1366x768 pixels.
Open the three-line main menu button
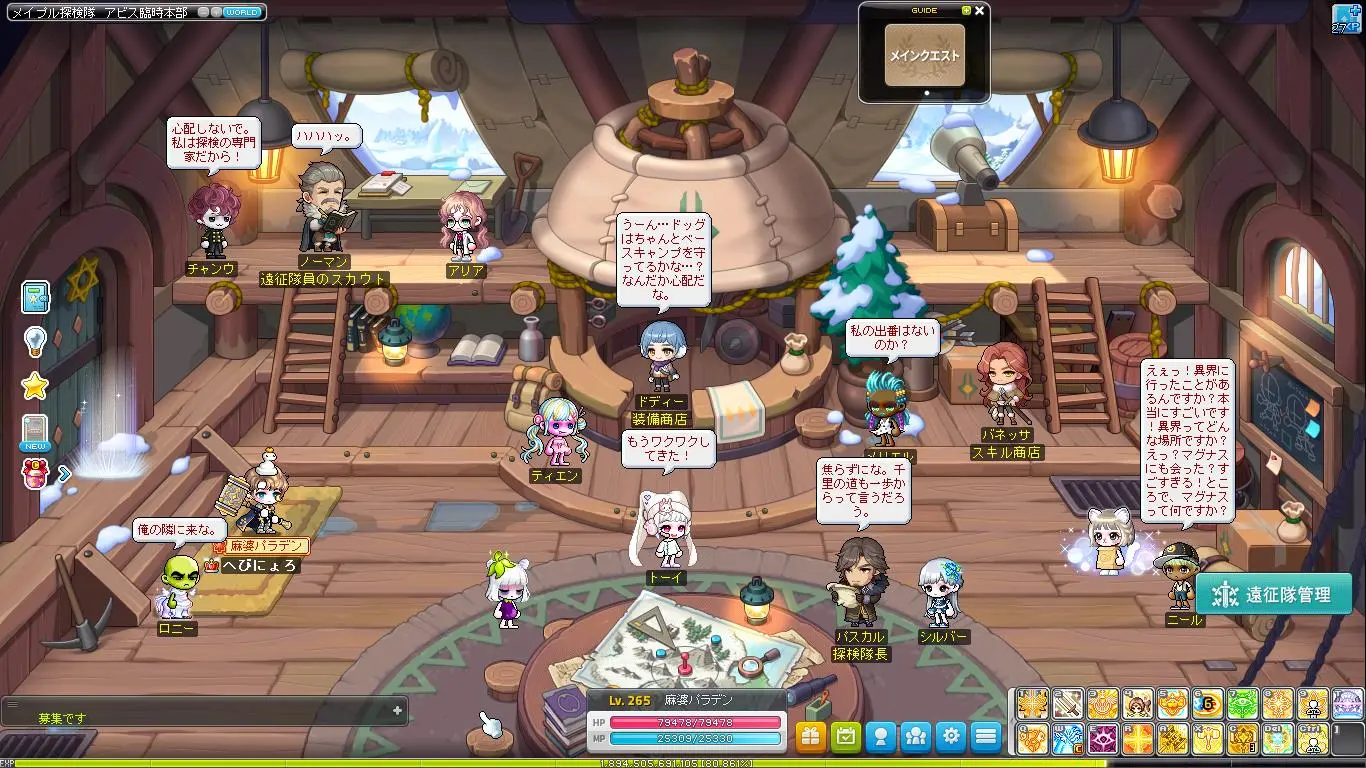986,737
